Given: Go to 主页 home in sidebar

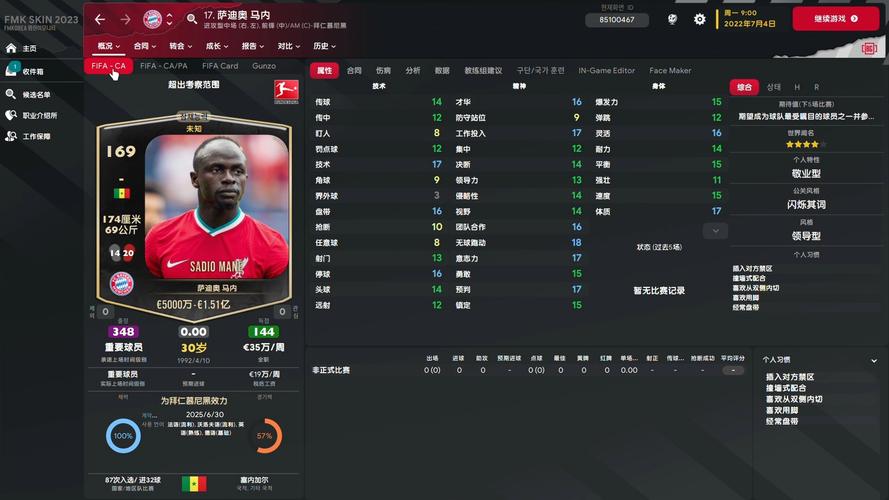Looking at the screenshot, I should [x=29, y=48].
